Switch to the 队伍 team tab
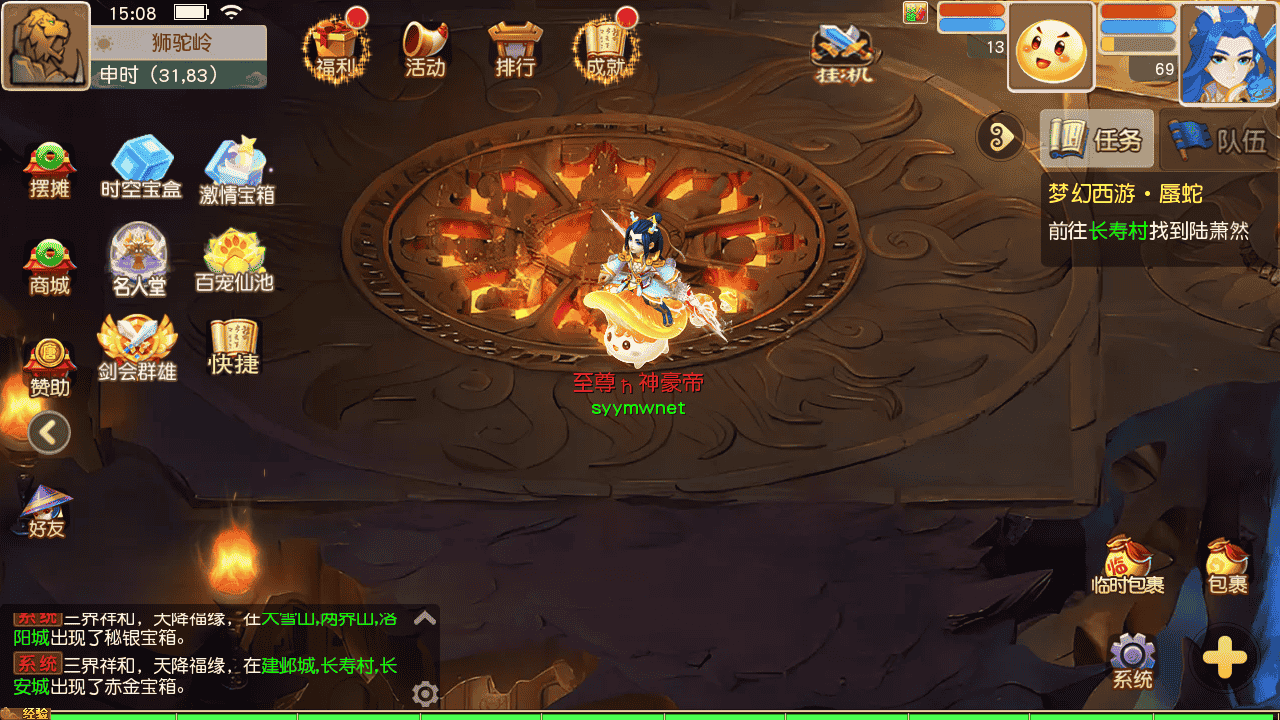Viewport: 1280px width, 720px height. (x=1217, y=140)
